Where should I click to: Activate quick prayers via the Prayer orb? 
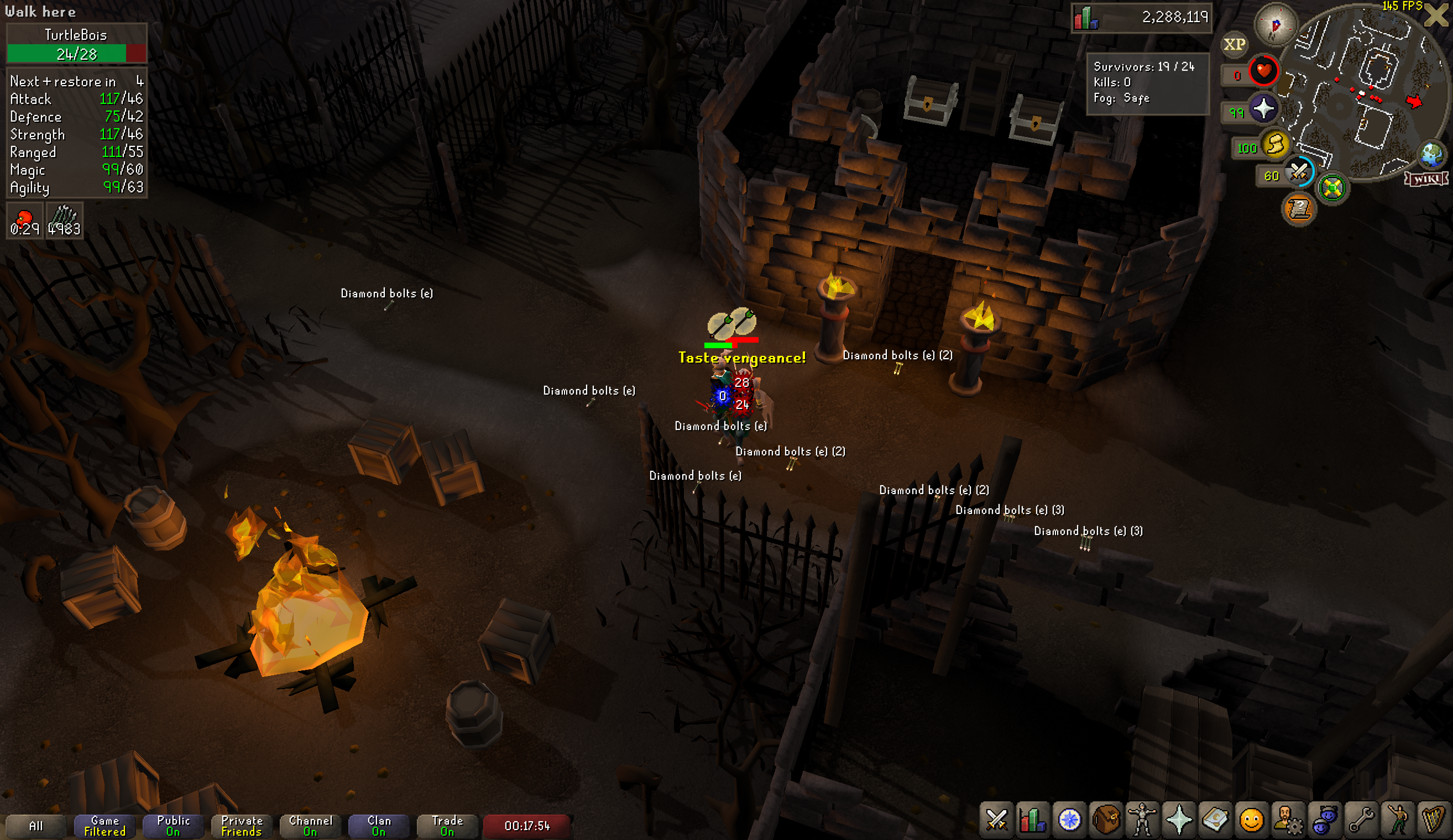coord(1263,109)
